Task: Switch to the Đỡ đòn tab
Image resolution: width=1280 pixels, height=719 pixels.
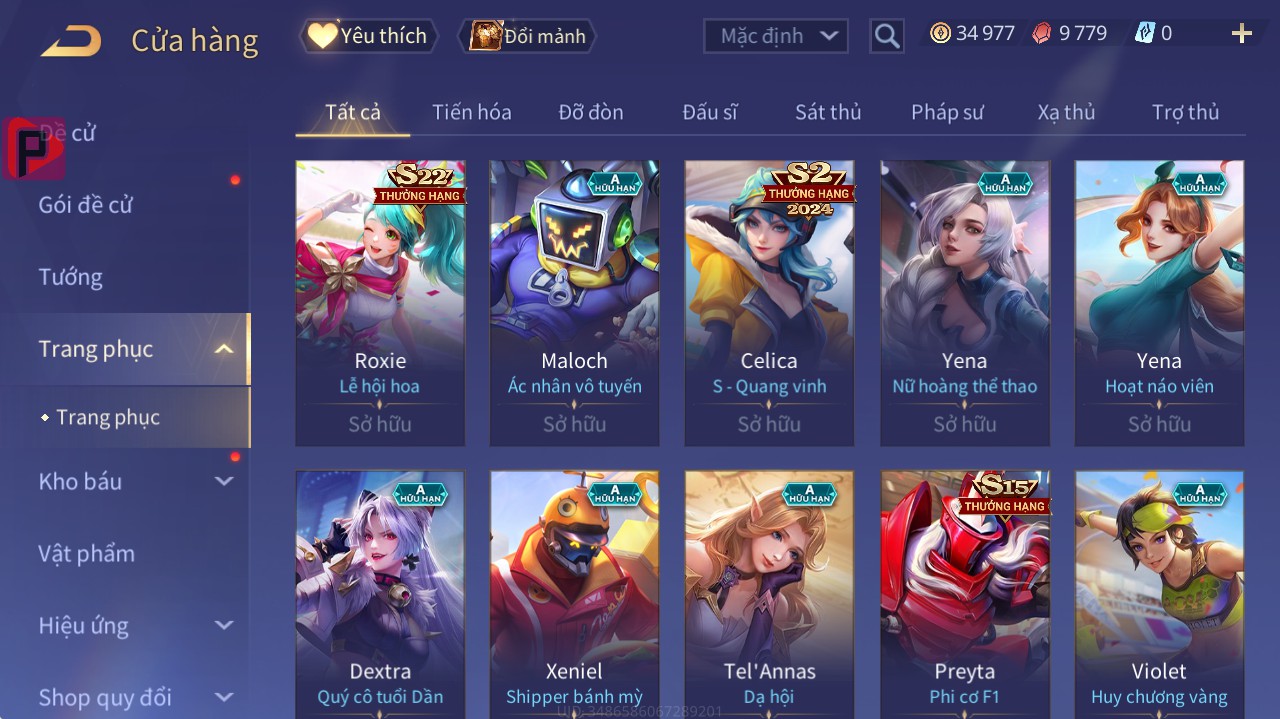Action: [590, 112]
